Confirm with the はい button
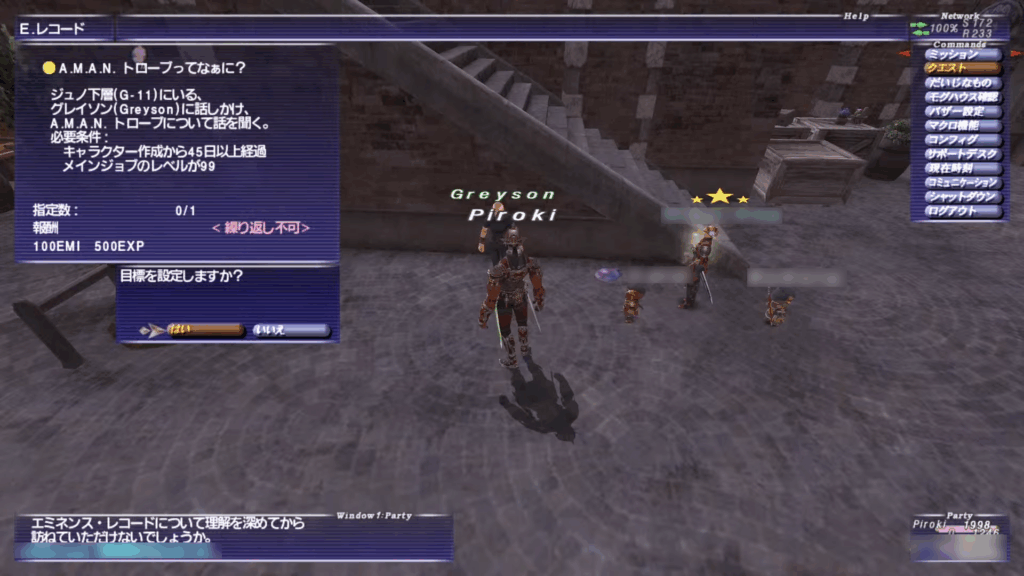1024x576 pixels. tap(205, 330)
